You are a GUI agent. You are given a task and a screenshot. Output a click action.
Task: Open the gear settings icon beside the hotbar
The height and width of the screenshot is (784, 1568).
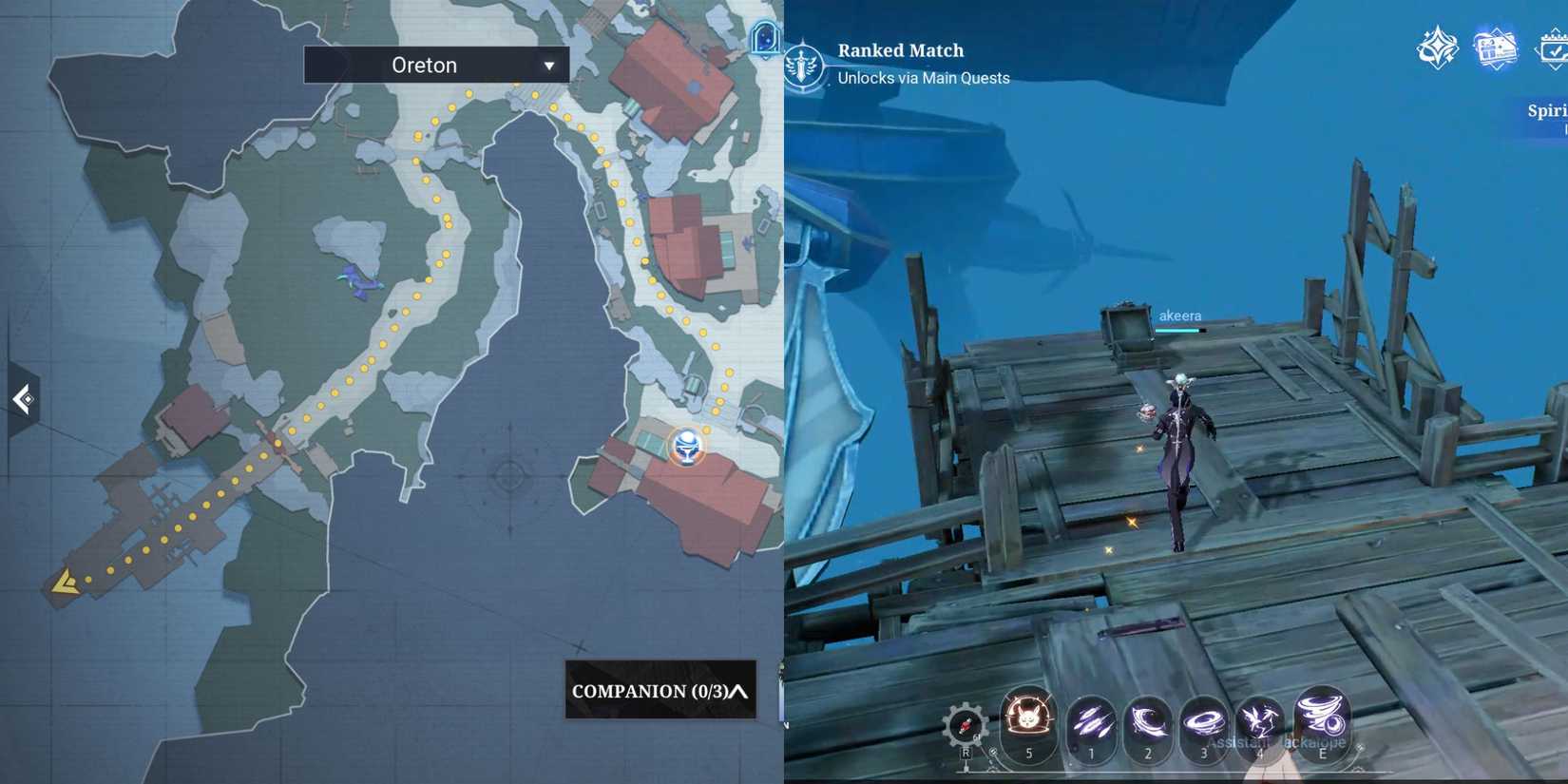pos(966,724)
